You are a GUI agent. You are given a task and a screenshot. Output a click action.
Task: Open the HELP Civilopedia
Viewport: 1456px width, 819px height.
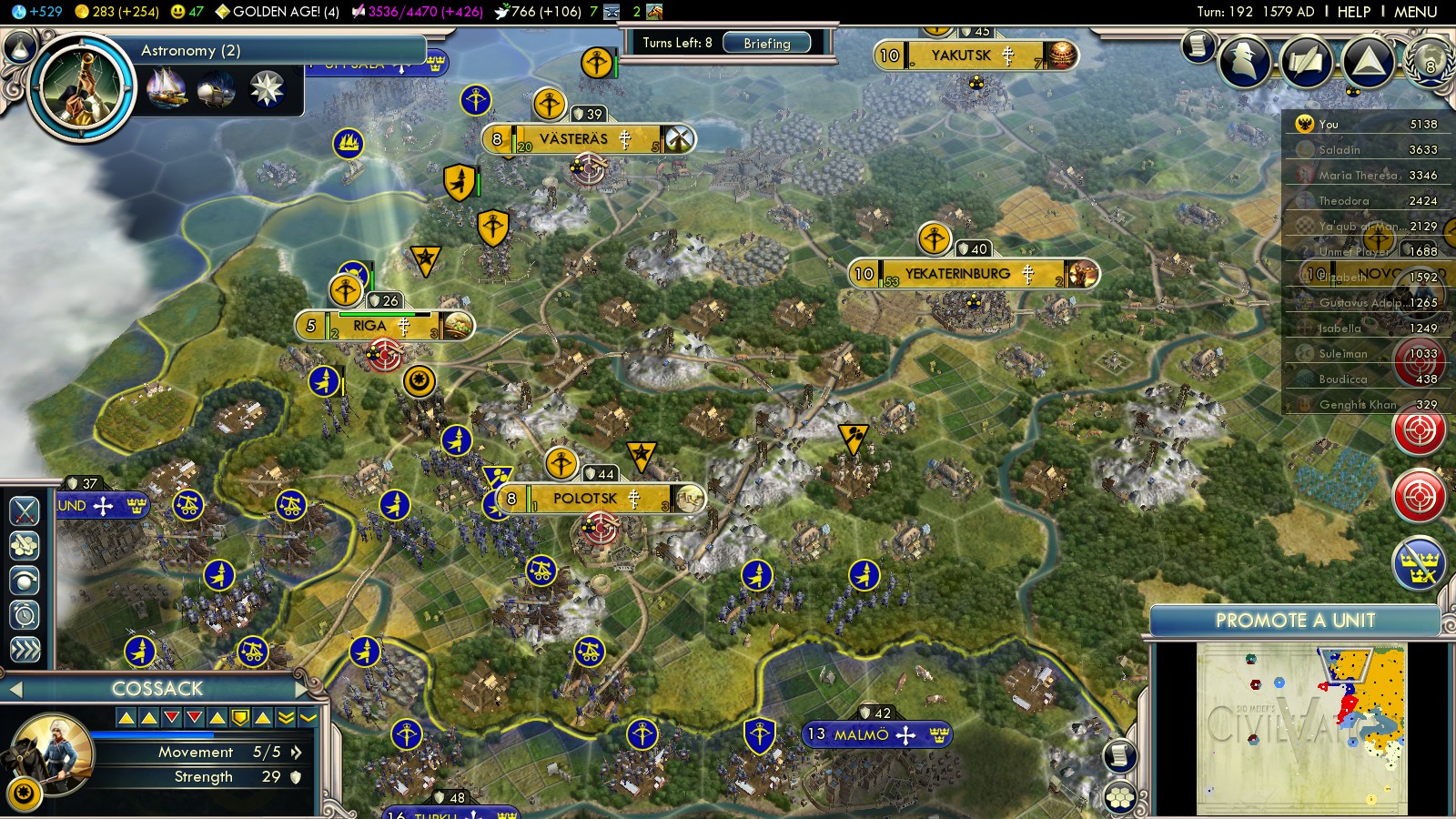click(1353, 12)
